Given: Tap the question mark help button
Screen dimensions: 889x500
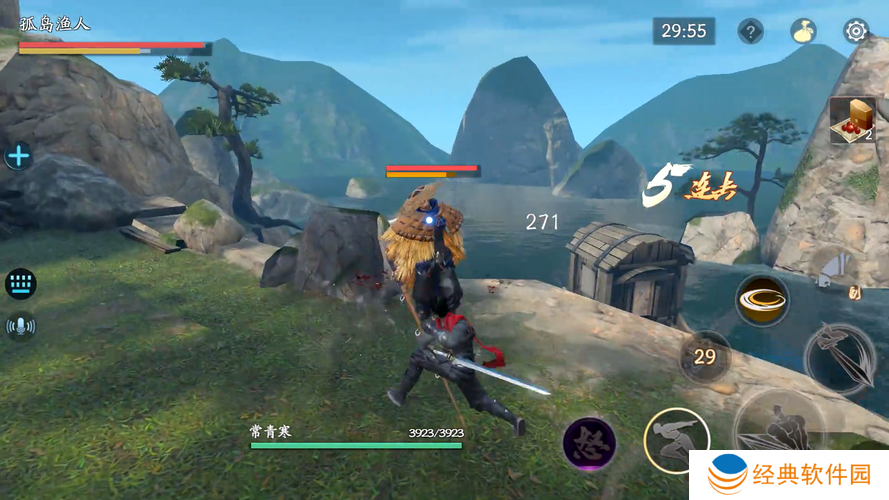Looking at the screenshot, I should [751, 31].
